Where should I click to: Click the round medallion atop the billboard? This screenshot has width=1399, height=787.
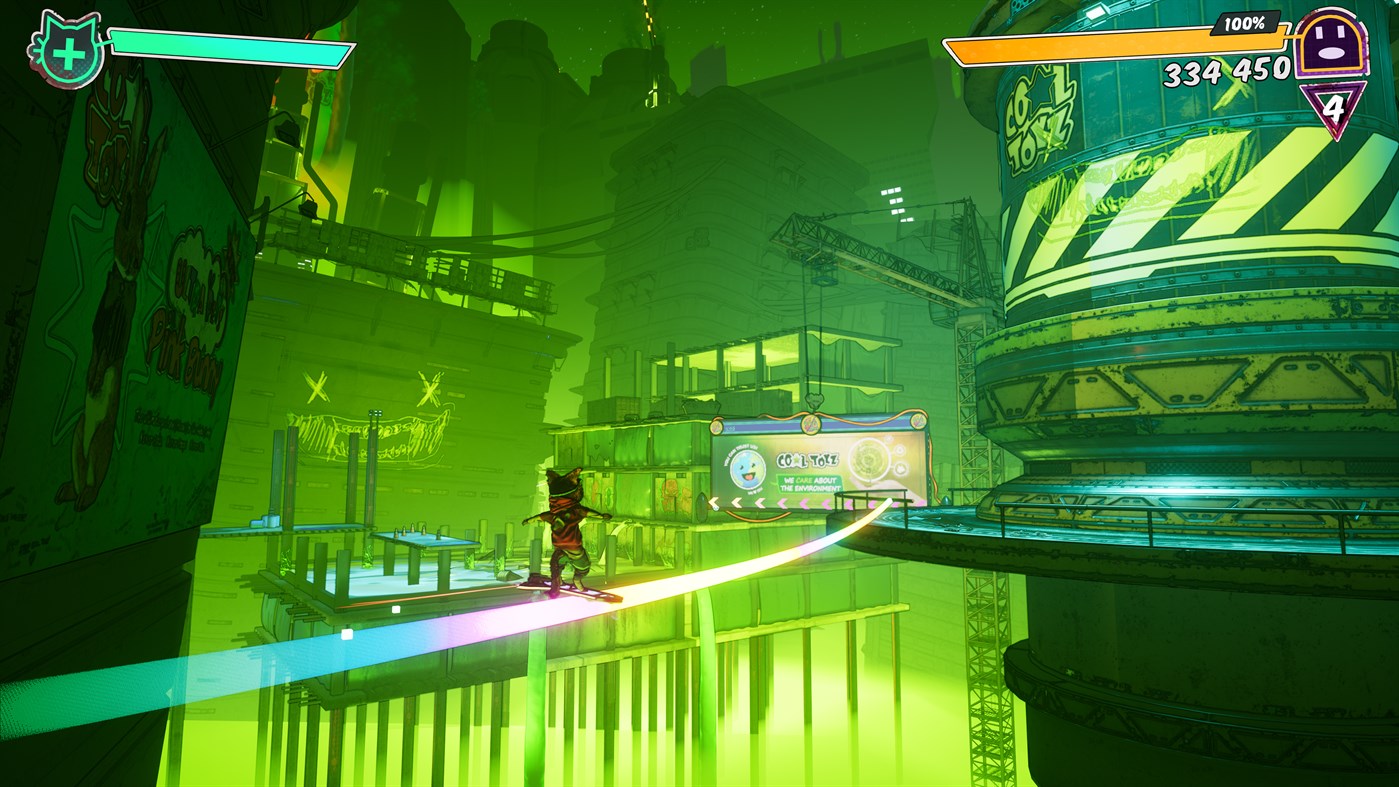(810, 425)
